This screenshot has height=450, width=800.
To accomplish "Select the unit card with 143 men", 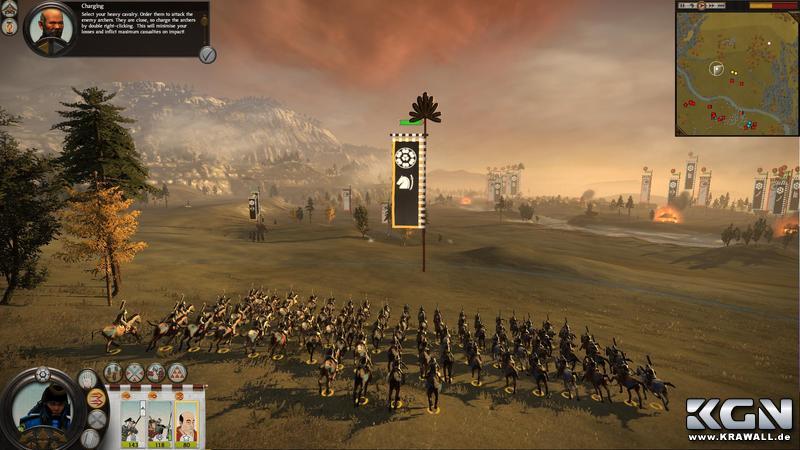I will [x=133, y=420].
